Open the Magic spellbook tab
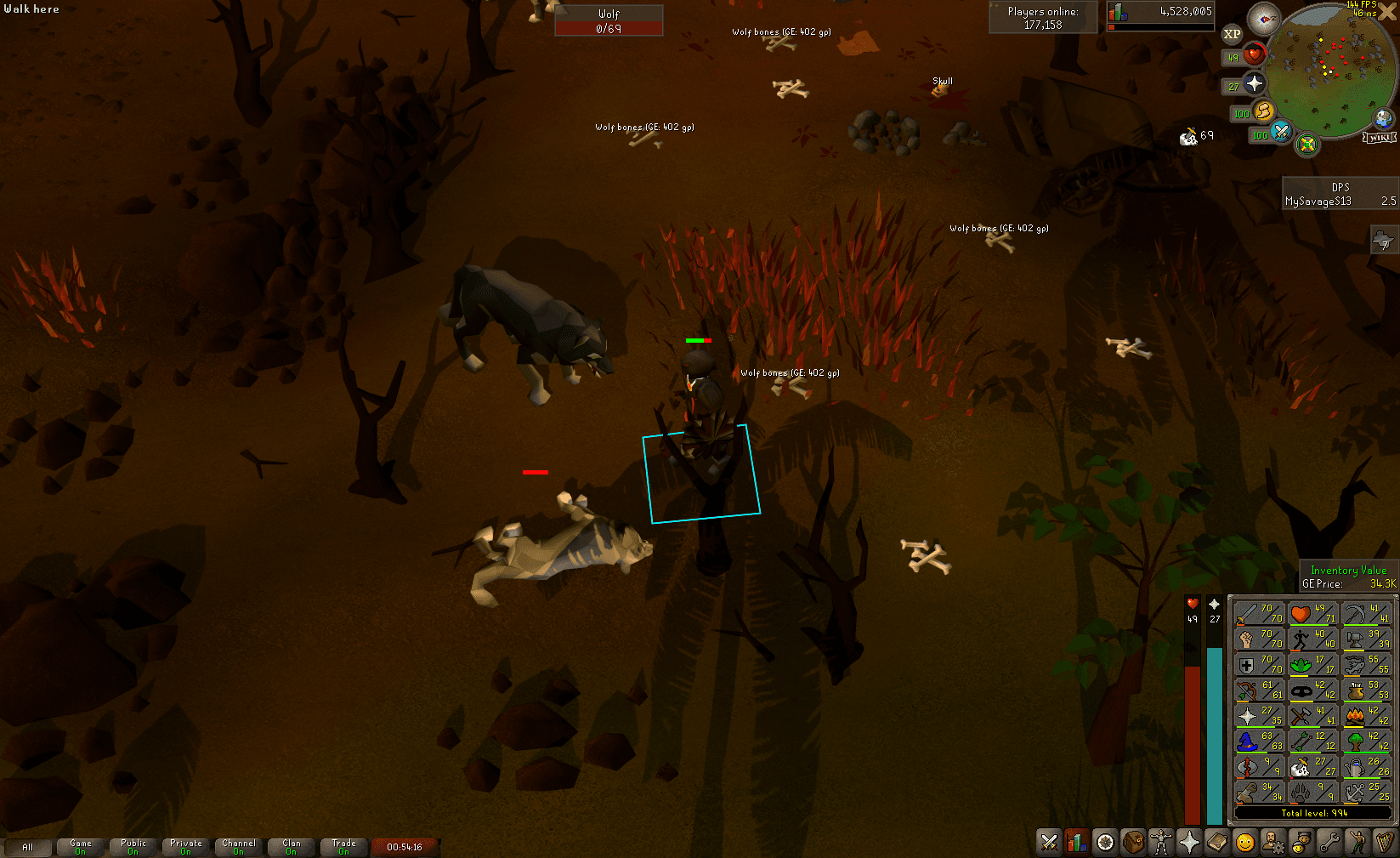The image size is (1400, 858). [x=1216, y=842]
